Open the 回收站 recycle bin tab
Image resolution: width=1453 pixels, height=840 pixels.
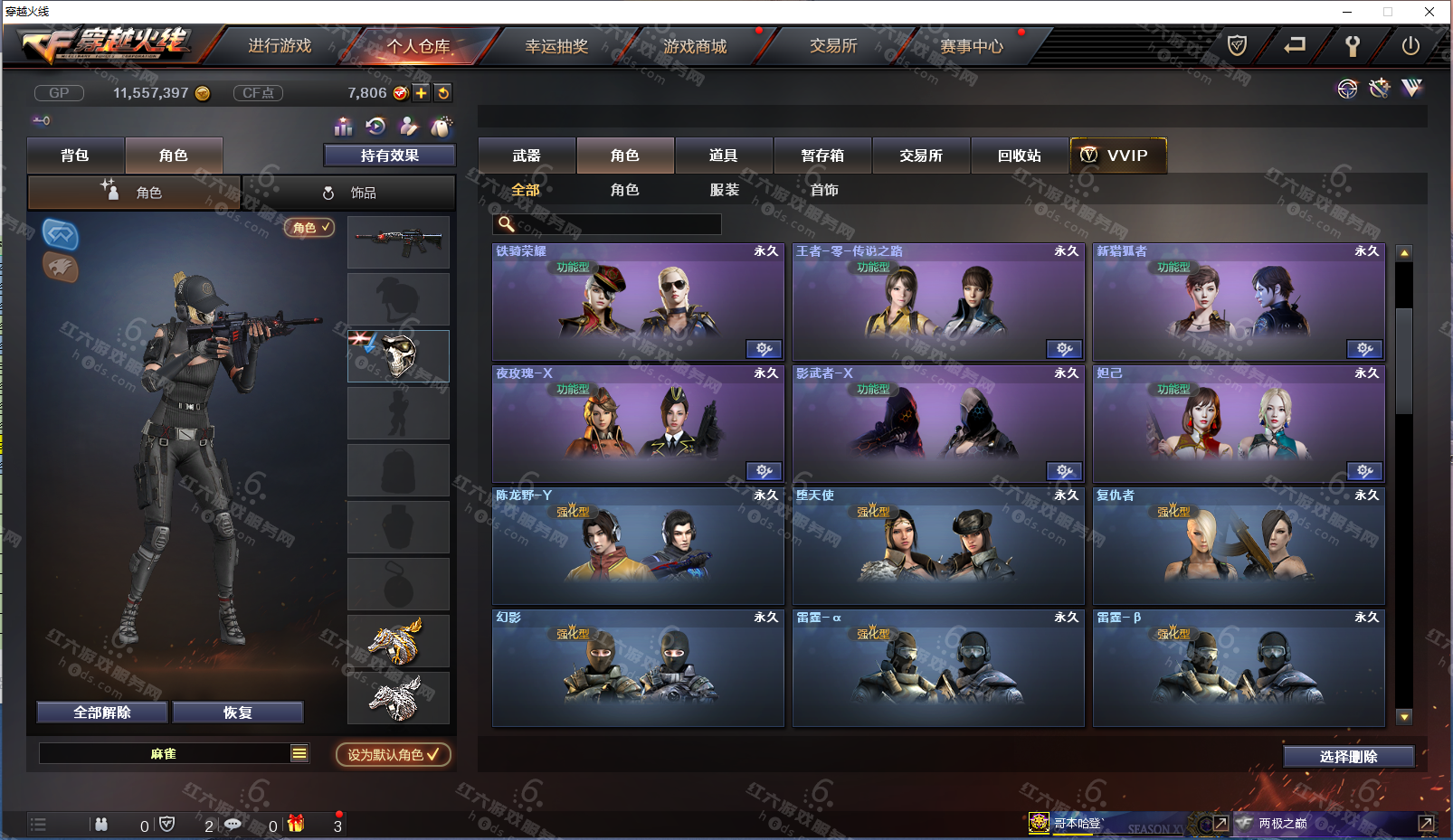tap(1020, 156)
